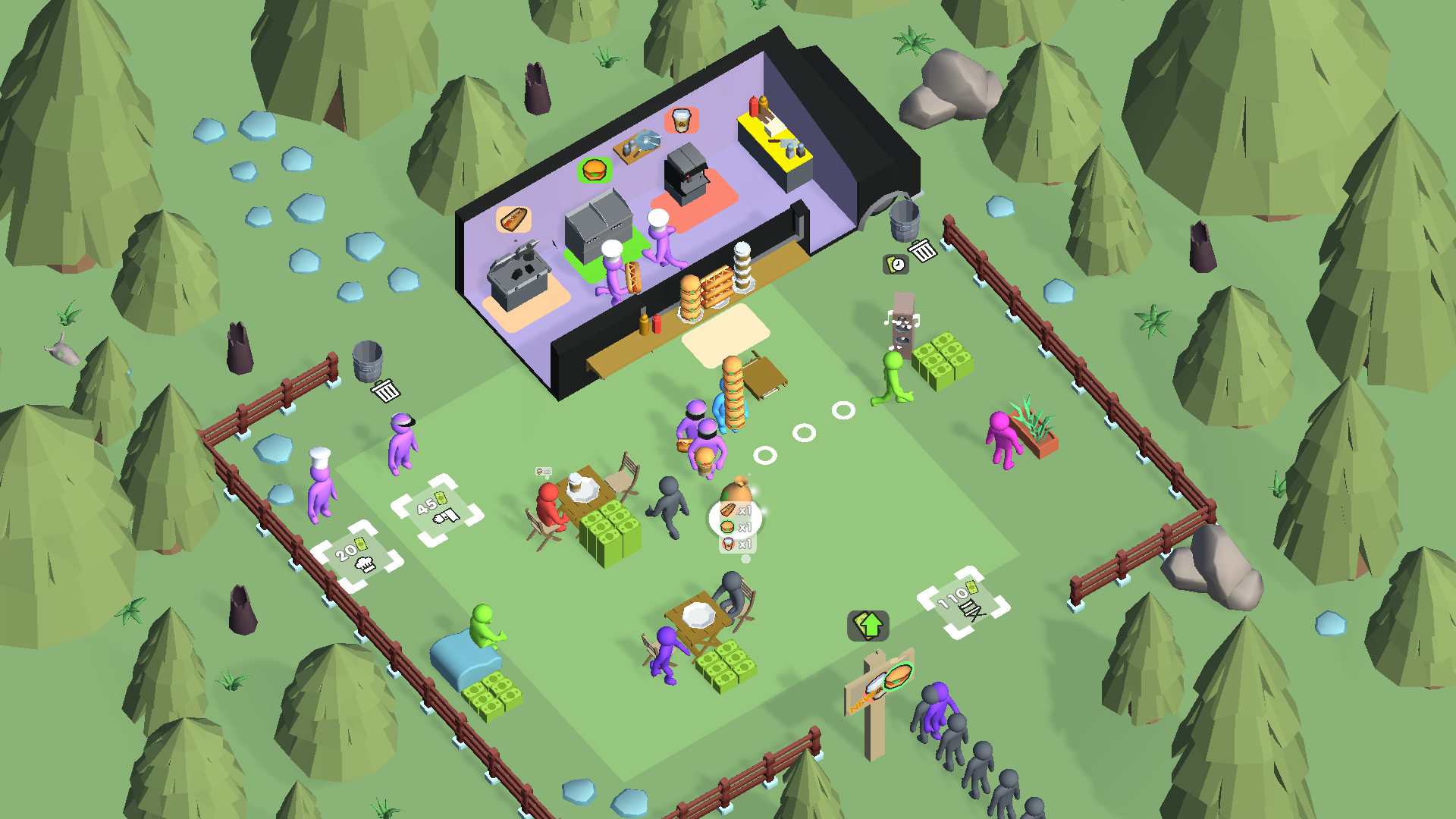Viewport: 1456px width, 819px height.
Task: Open the wooden NEW menu signpost
Action: [x=876, y=690]
